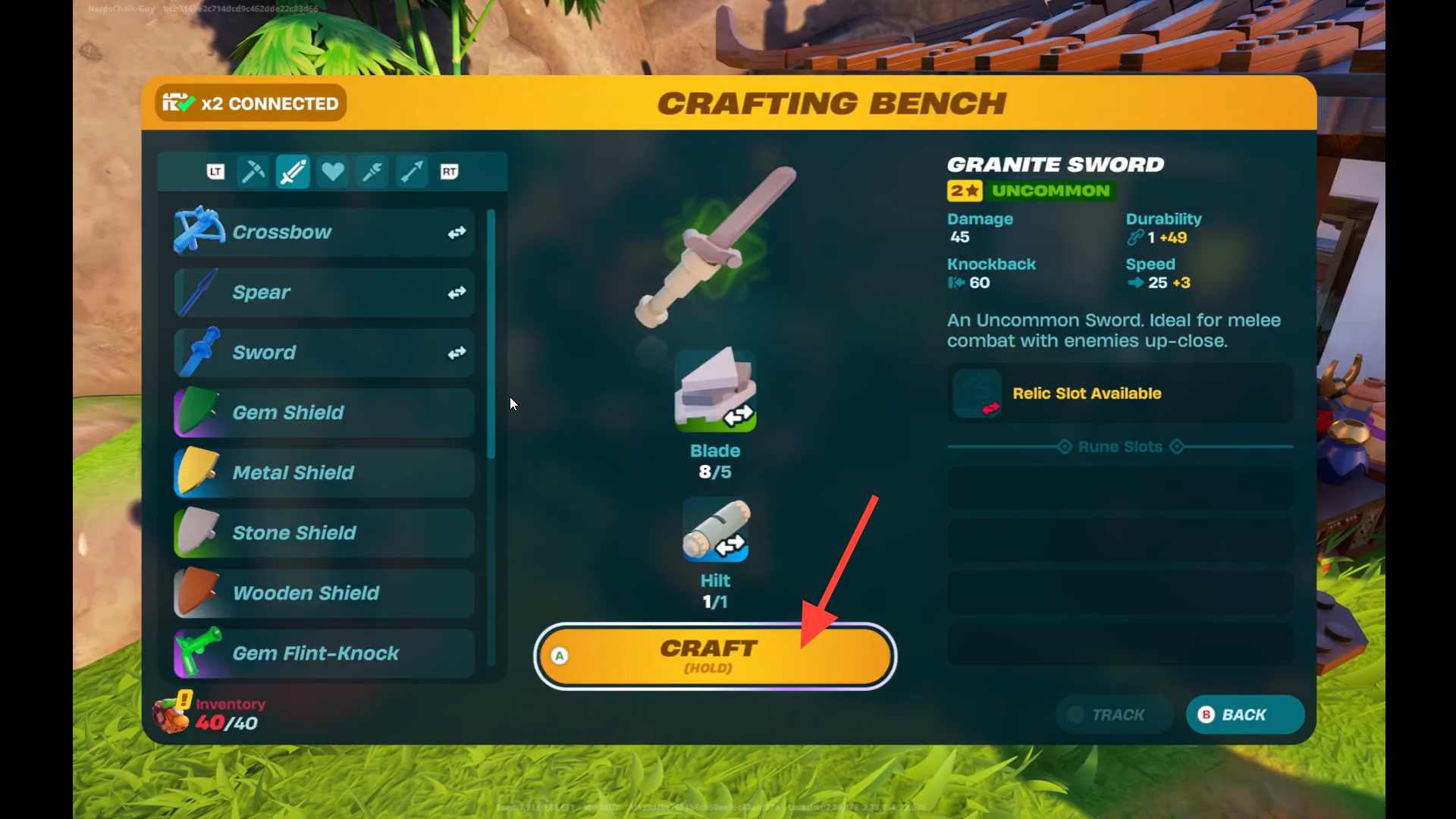Open the Gem Shield recipe
Screen dimensions: 1456x819
pyautogui.click(x=324, y=413)
